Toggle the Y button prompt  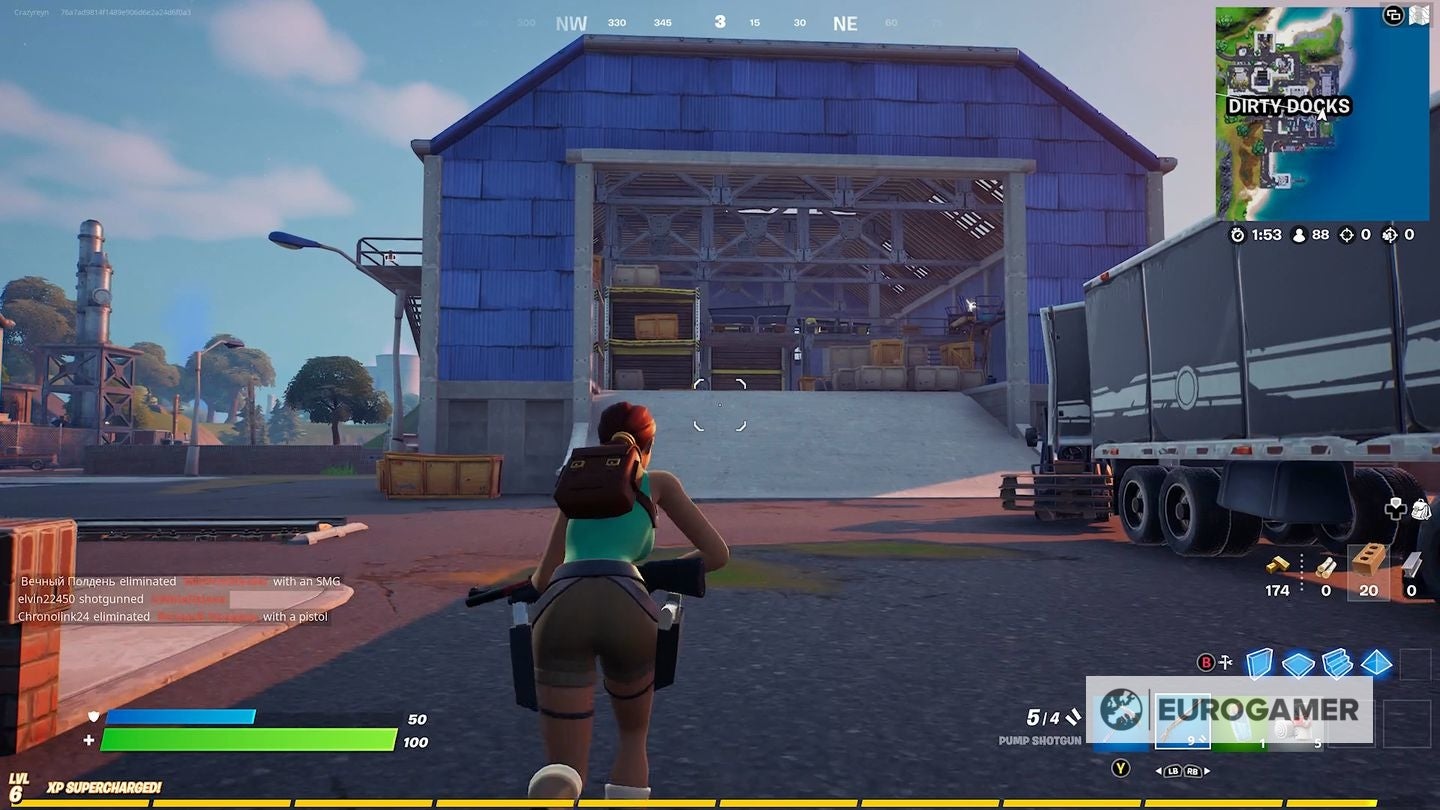click(1118, 768)
